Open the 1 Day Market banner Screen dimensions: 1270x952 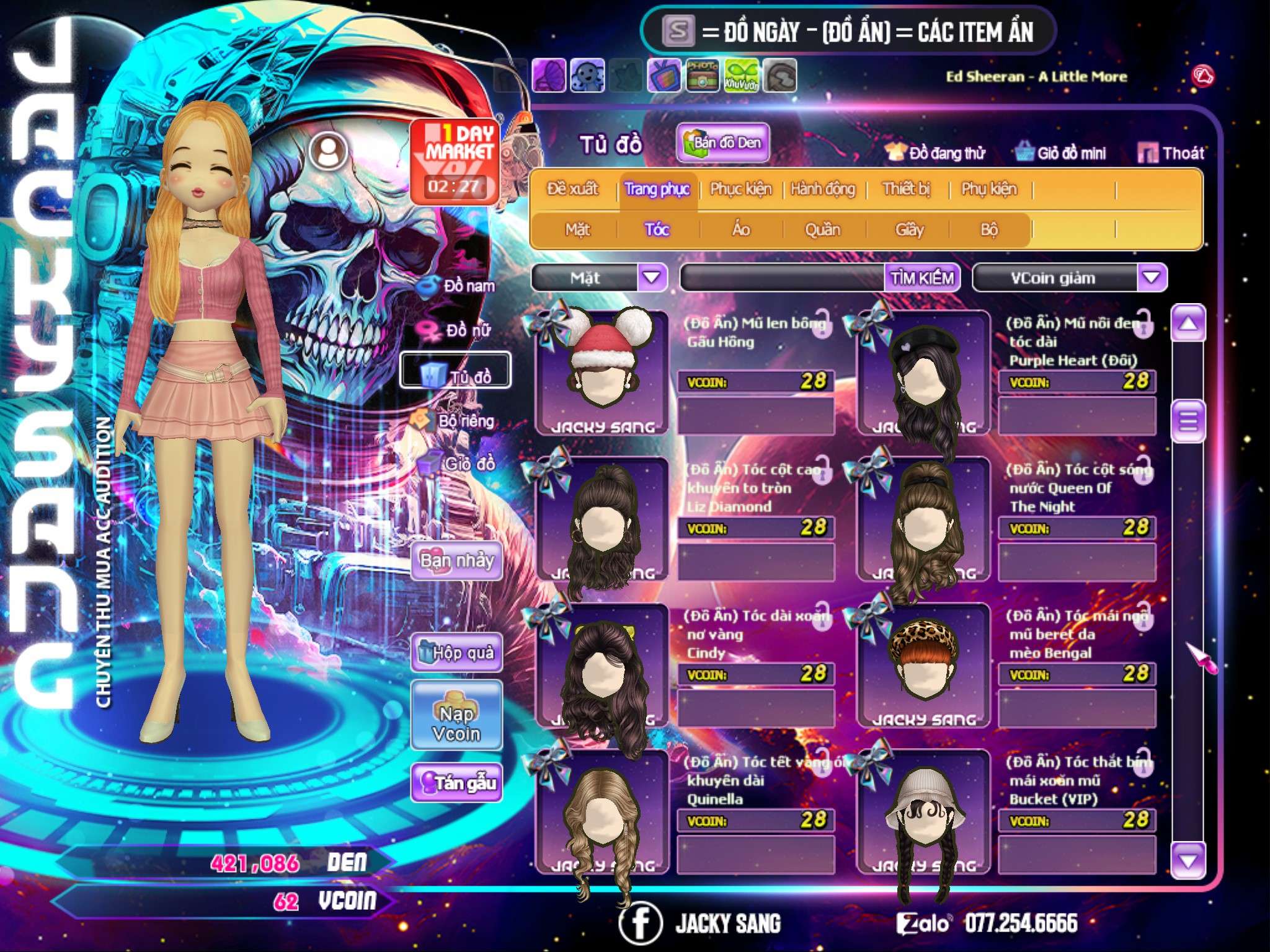click(455, 161)
